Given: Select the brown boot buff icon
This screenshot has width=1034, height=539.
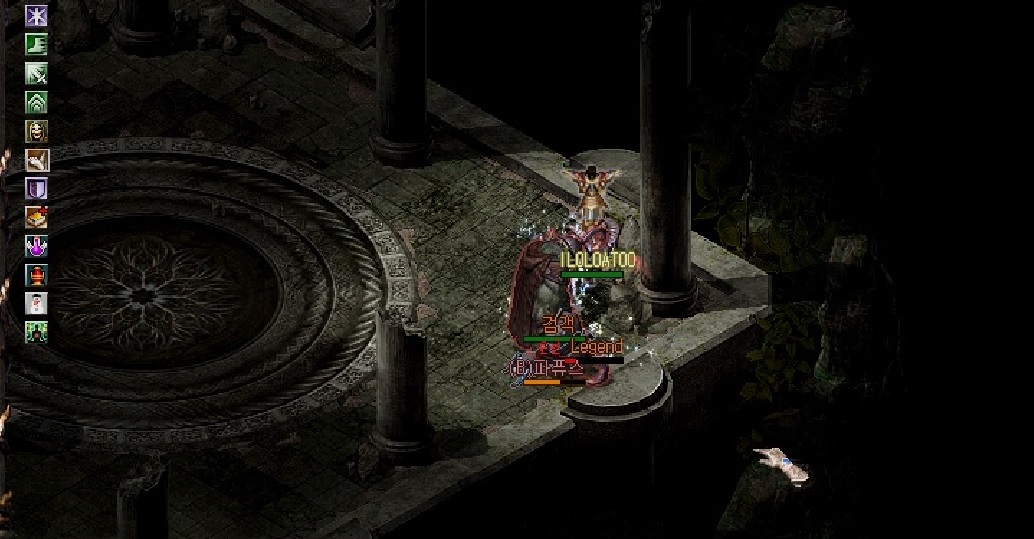Looking at the screenshot, I should point(37,160).
